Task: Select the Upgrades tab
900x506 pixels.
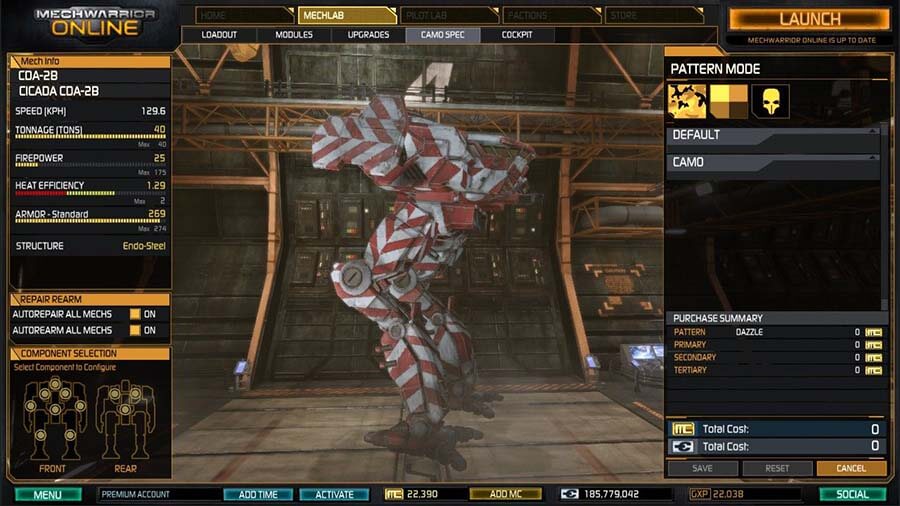Action: coord(368,35)
